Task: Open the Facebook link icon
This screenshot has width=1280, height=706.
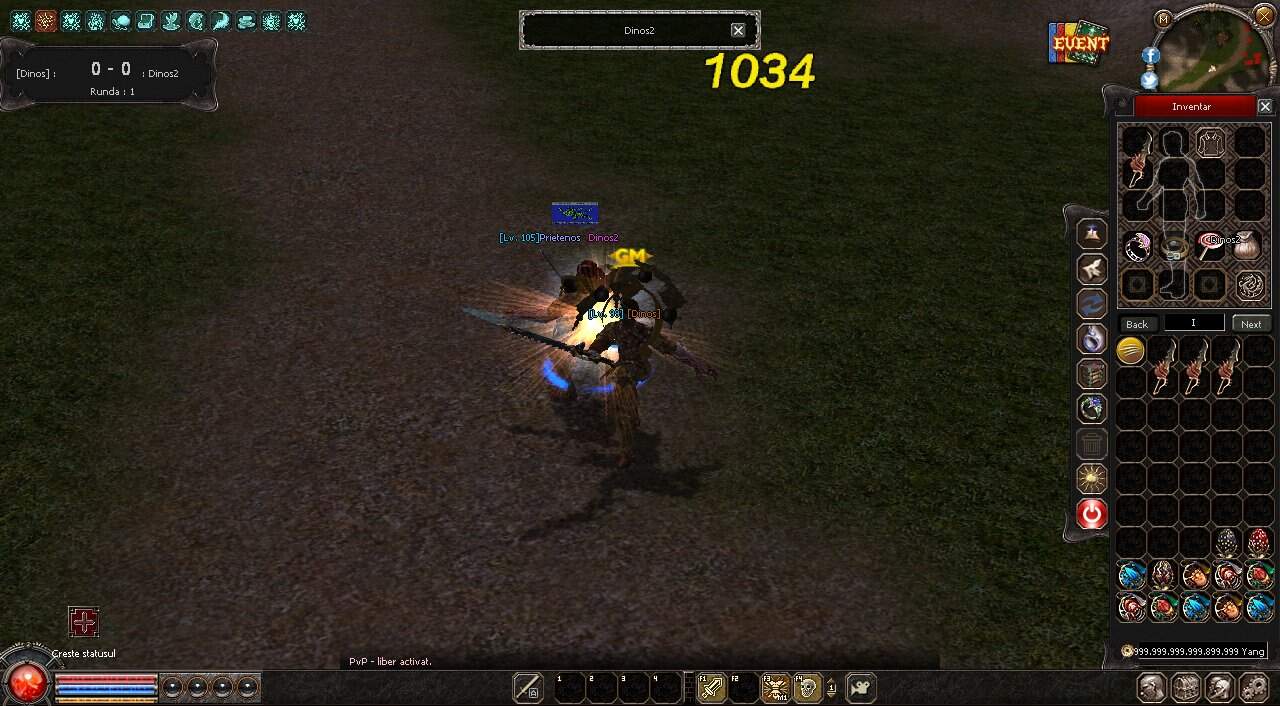Action: point(1150,56)
